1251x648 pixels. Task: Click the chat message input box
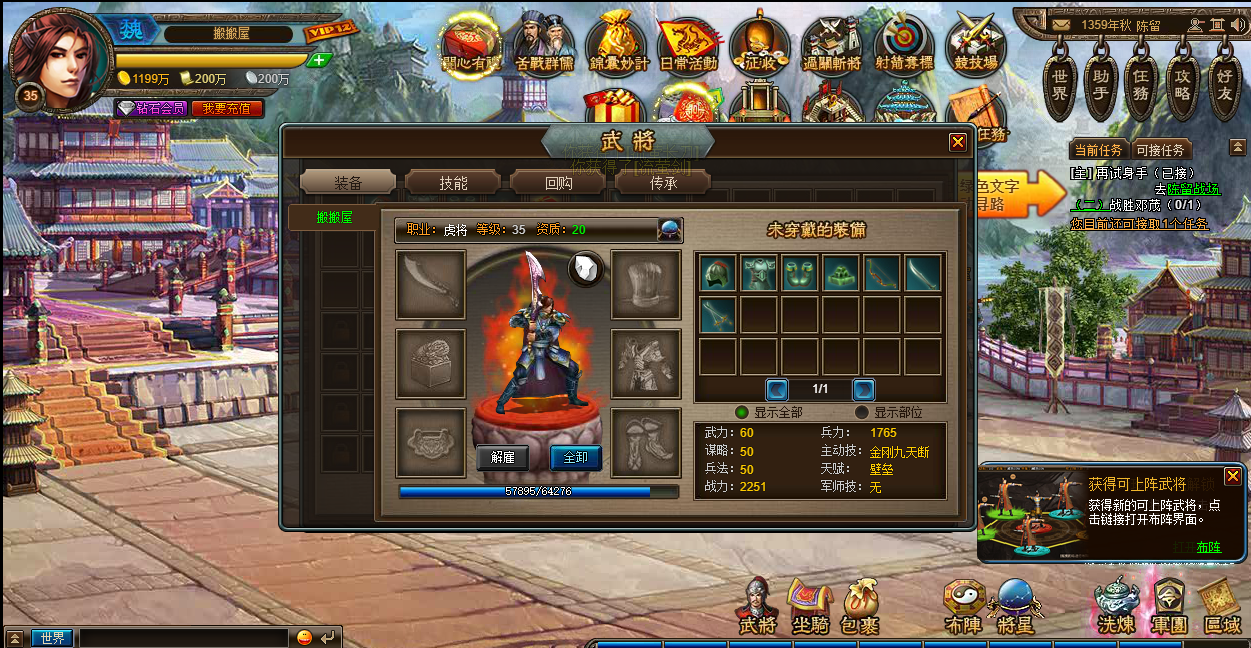(185, 637)
